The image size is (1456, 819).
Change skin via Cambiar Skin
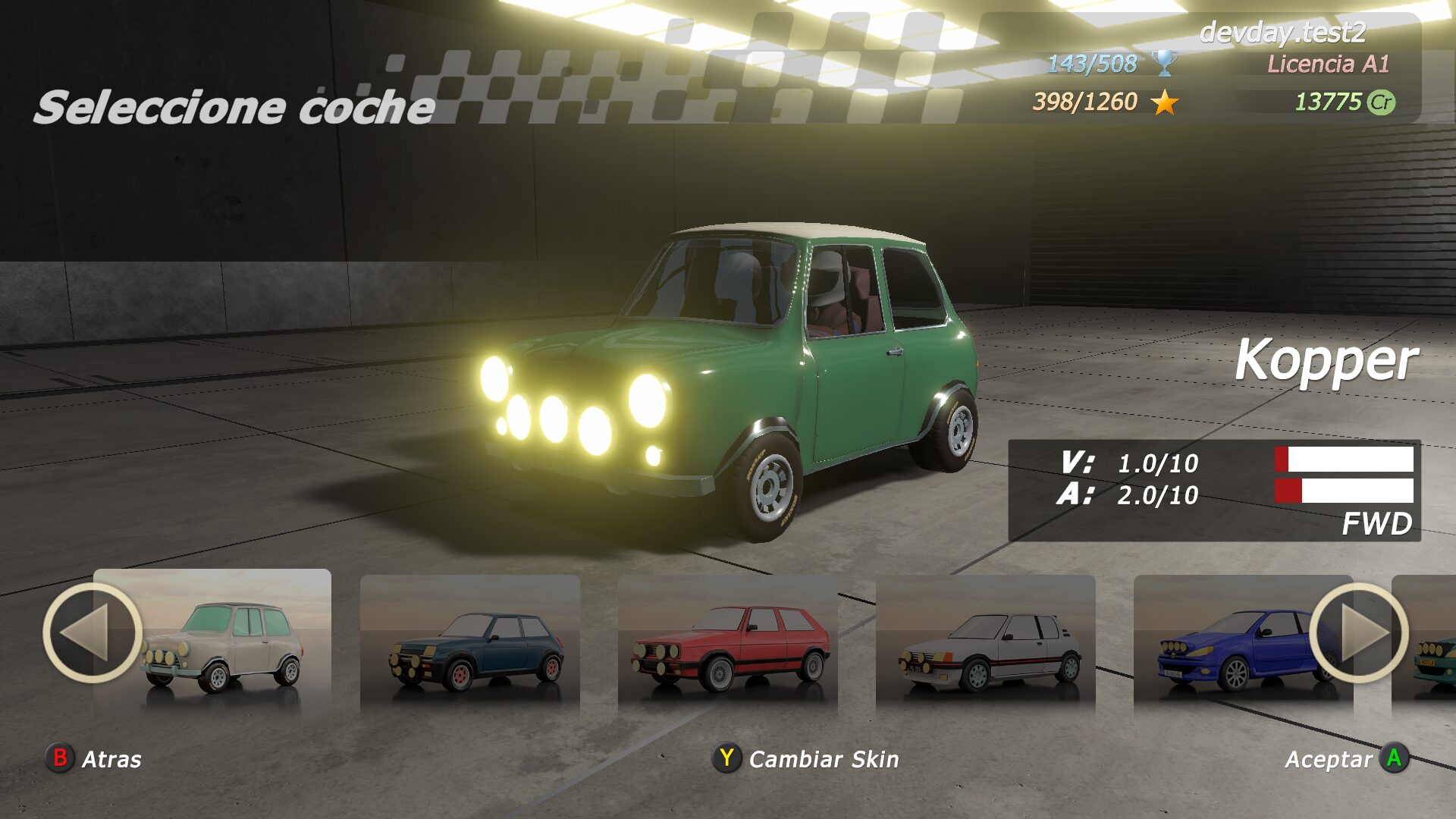(x=806, y=758)
